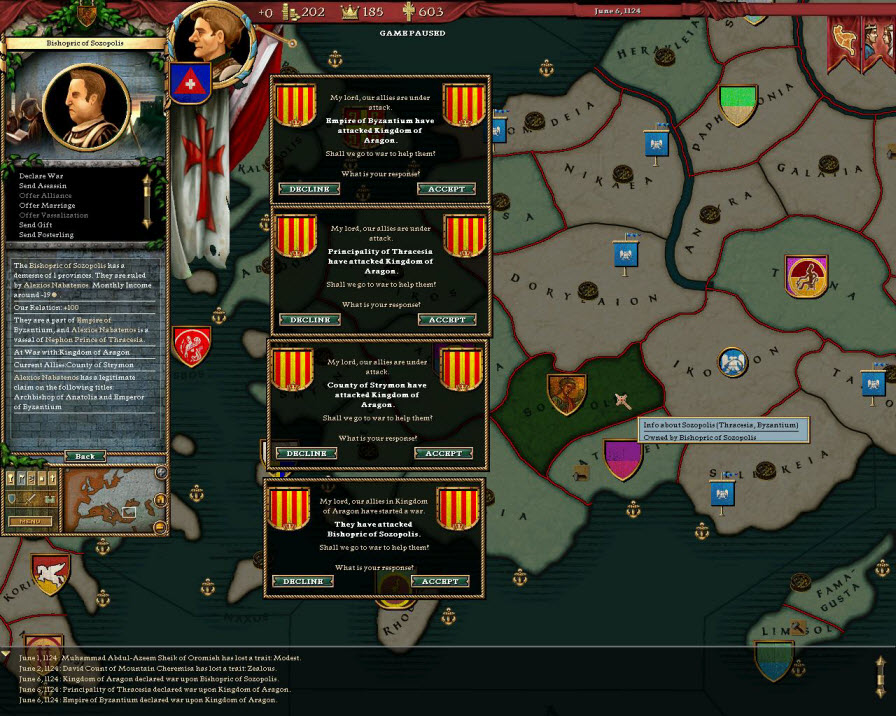Screen dimensions: 896x716
Task: Open the game MENU button
Action: pyautogui.click(x=30, y=521)
